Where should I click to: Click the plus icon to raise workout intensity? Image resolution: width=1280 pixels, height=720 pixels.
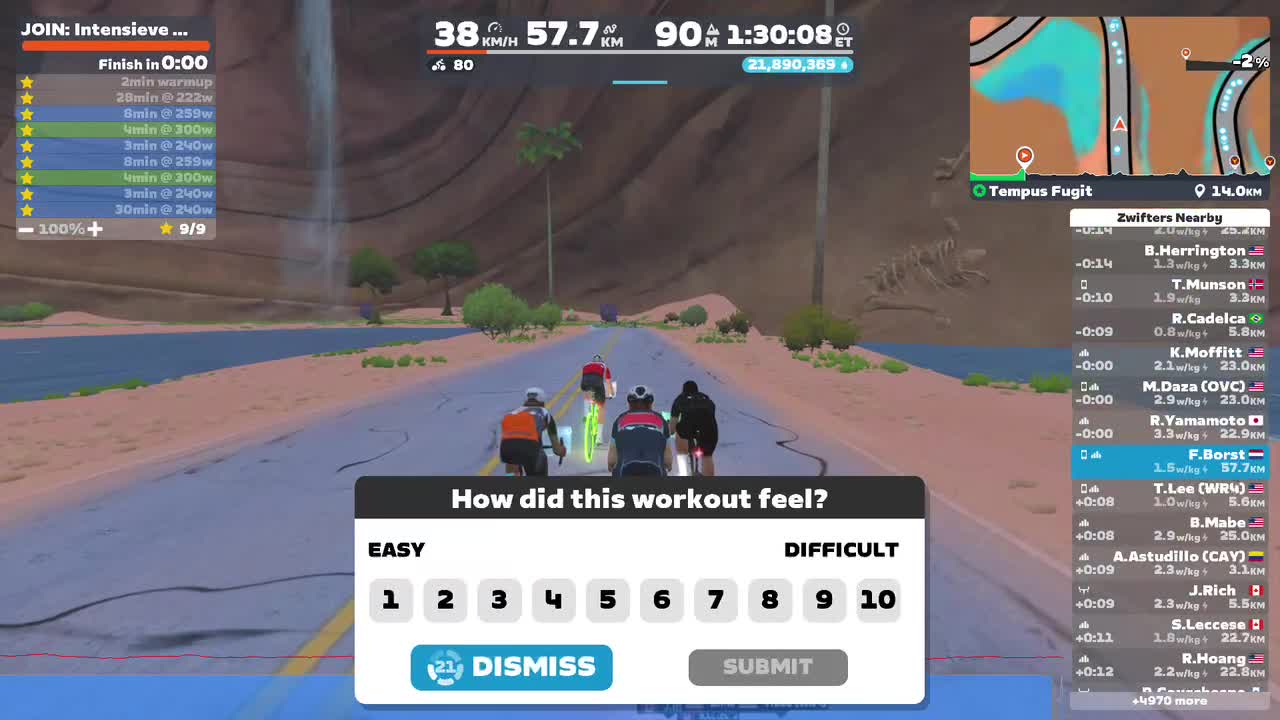(x=95, y=228)
